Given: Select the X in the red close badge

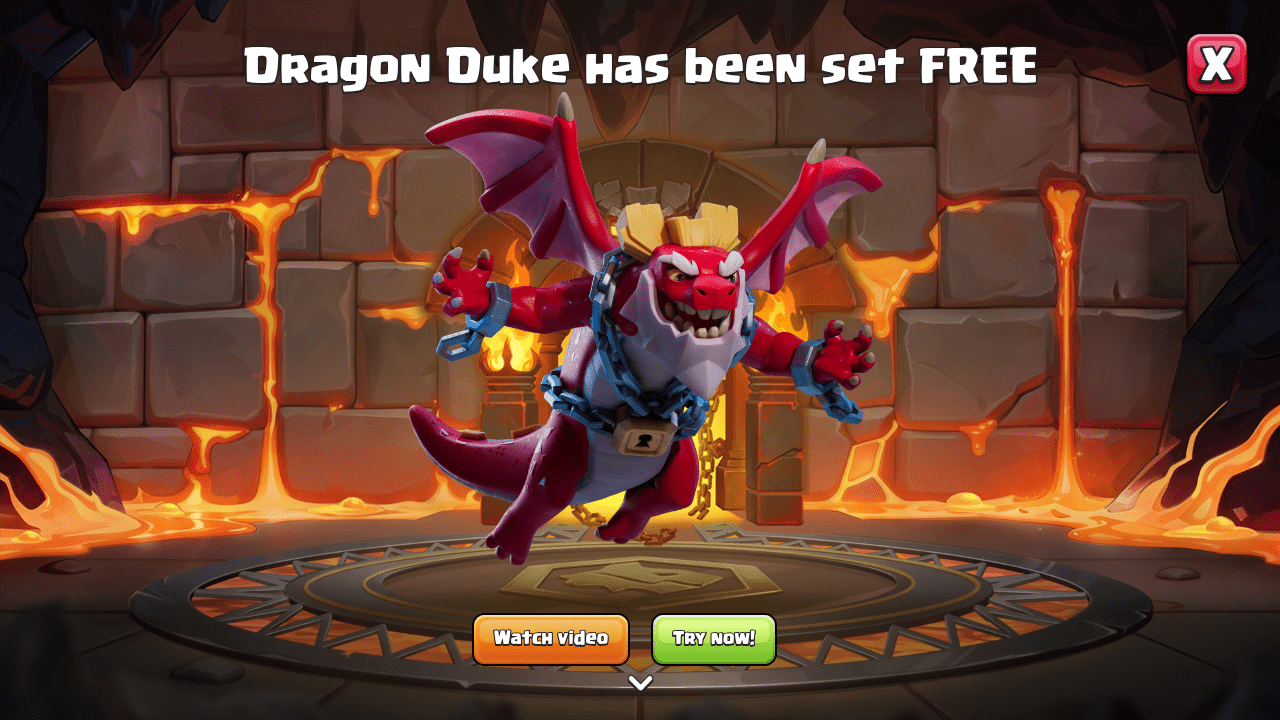Looking at the screenshot, I should [x=1218, y=64].
